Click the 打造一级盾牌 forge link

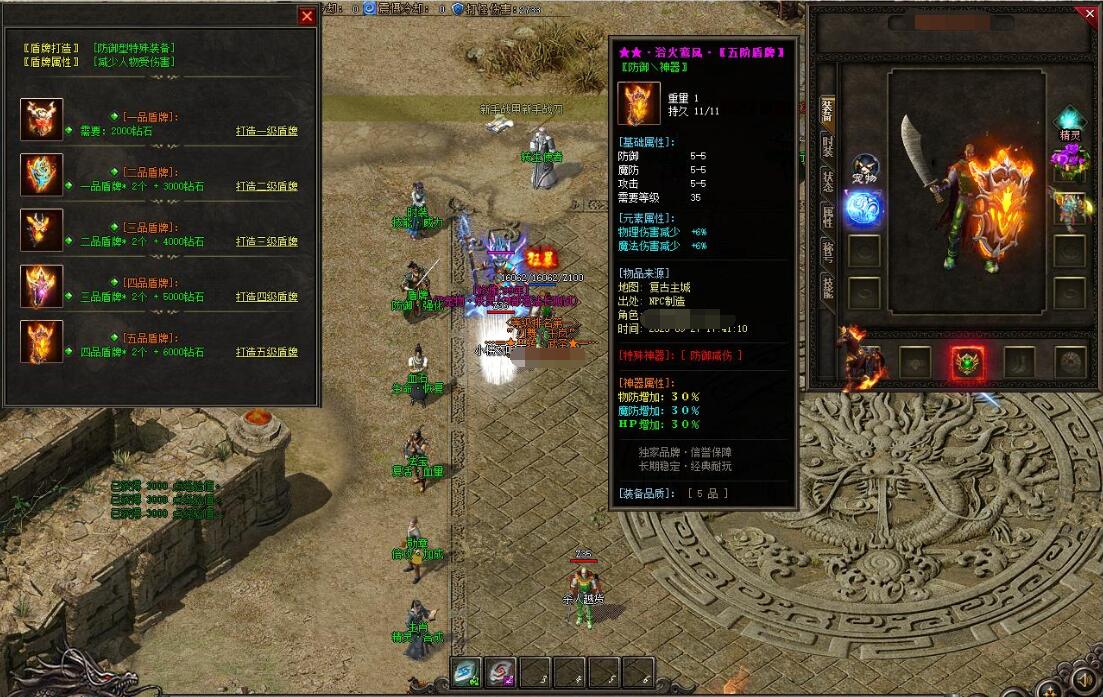(x=266, y=131)
